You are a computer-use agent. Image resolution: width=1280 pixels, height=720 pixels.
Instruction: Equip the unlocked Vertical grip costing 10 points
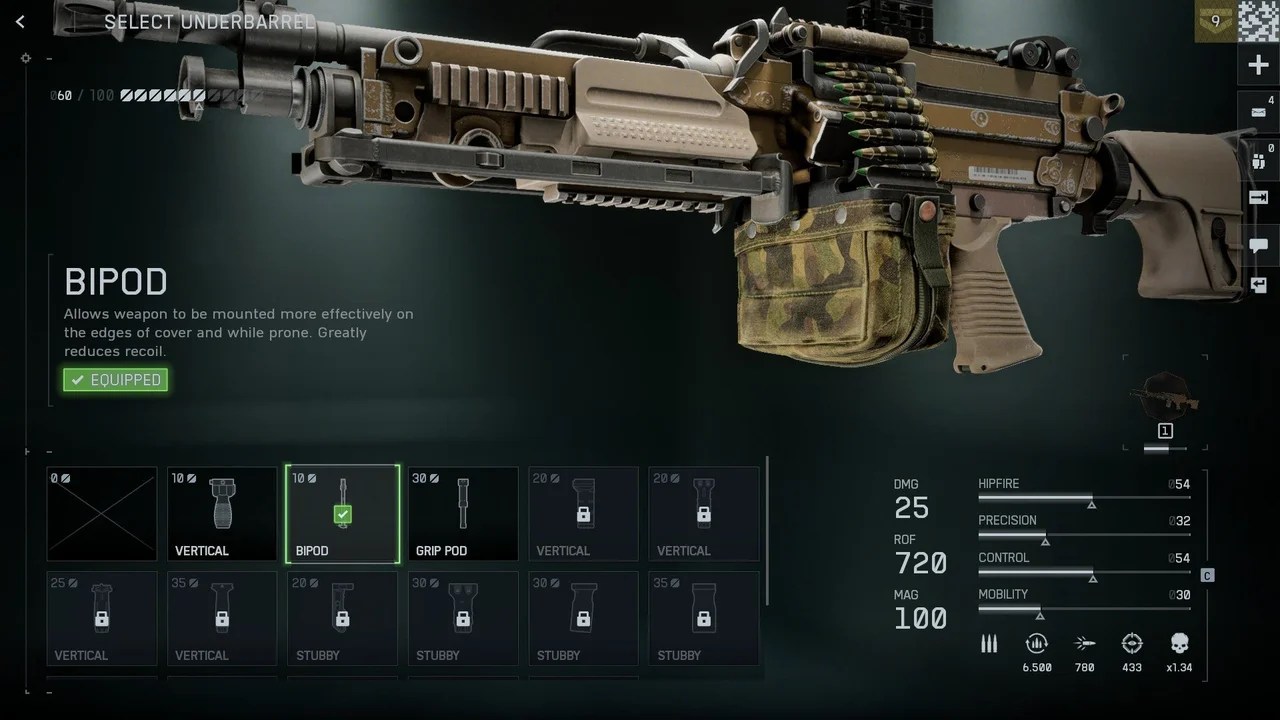click(x=222, y=513)
